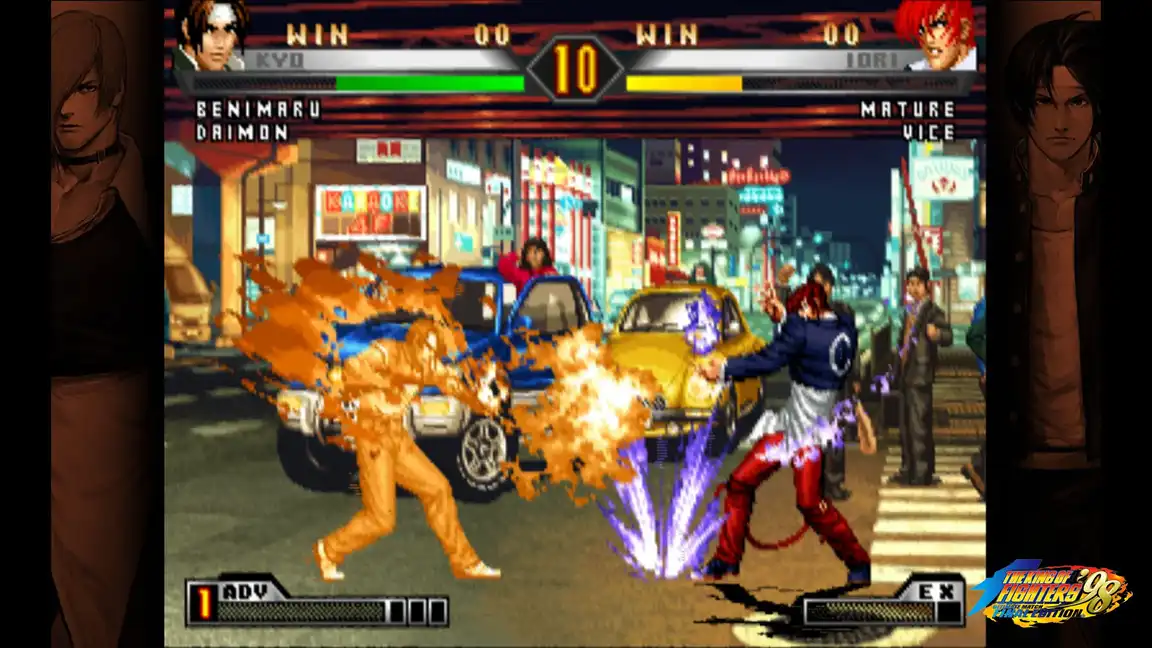Screen dimensions: 1152x648
Task: Select teammate name Mature
Action: pyautogui.click(x=907, y=110)
